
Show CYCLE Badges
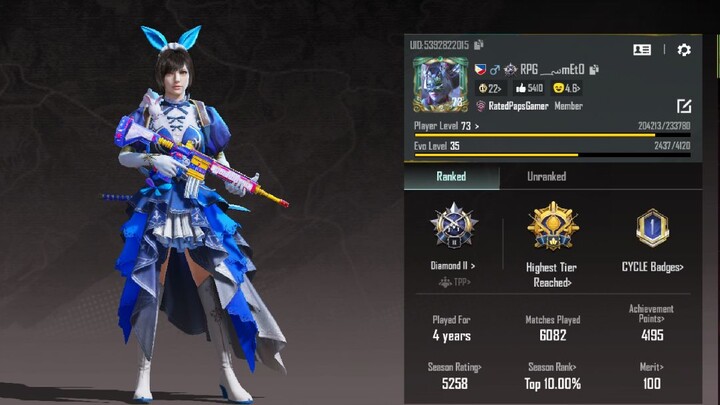coord(652,267)
